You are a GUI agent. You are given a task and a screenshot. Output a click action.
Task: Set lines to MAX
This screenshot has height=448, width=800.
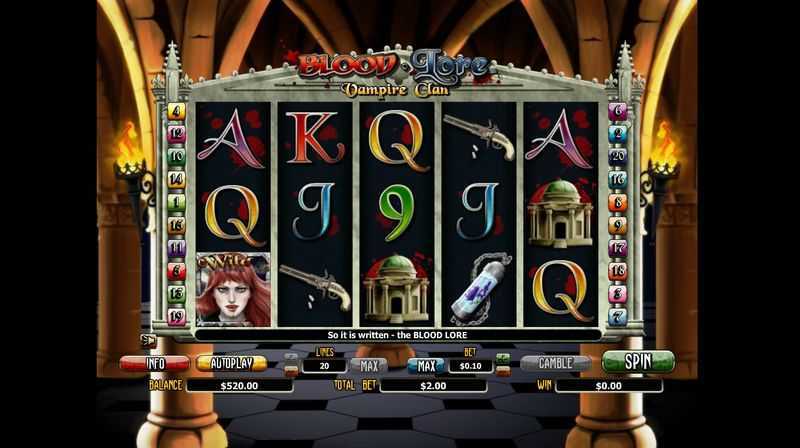pos(368,365)
